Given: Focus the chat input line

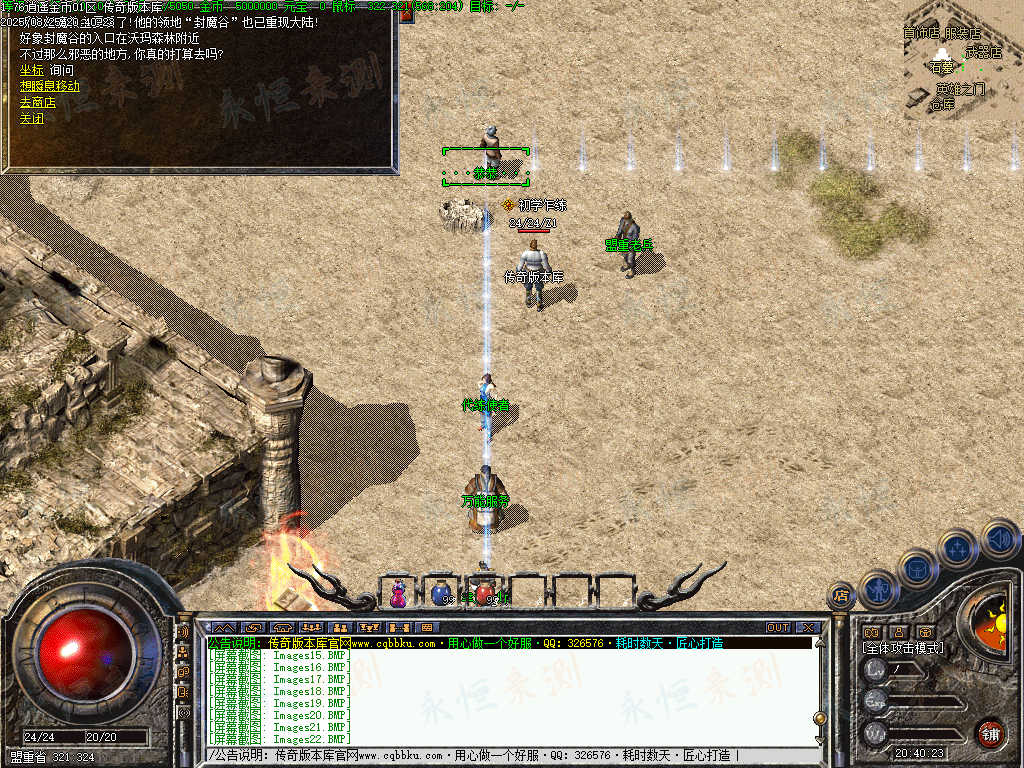Looking at the screenshot, I should pyautogui.click(x=500, y=755).
